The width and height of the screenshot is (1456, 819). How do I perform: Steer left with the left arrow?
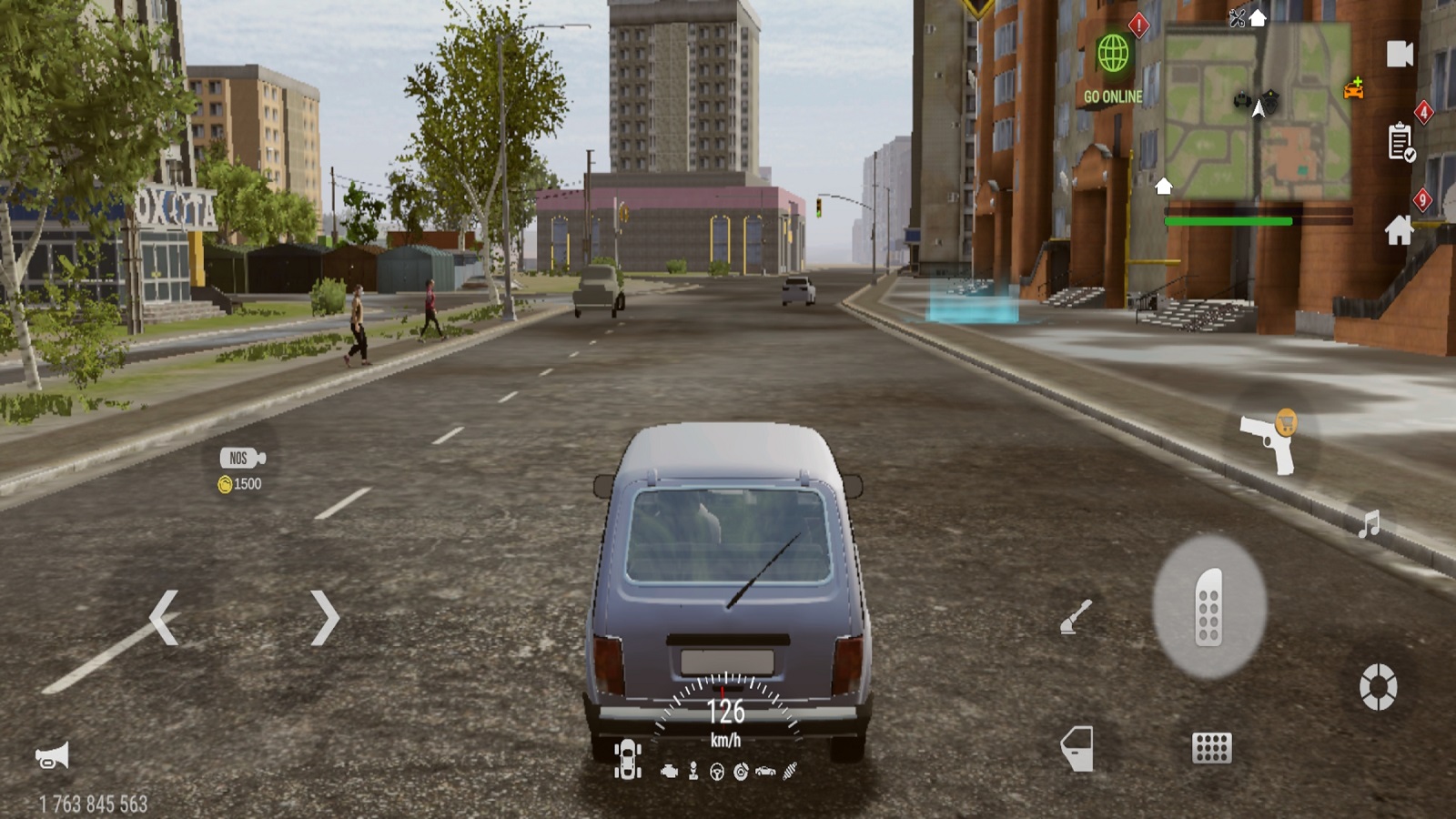(x=164, y=618)
